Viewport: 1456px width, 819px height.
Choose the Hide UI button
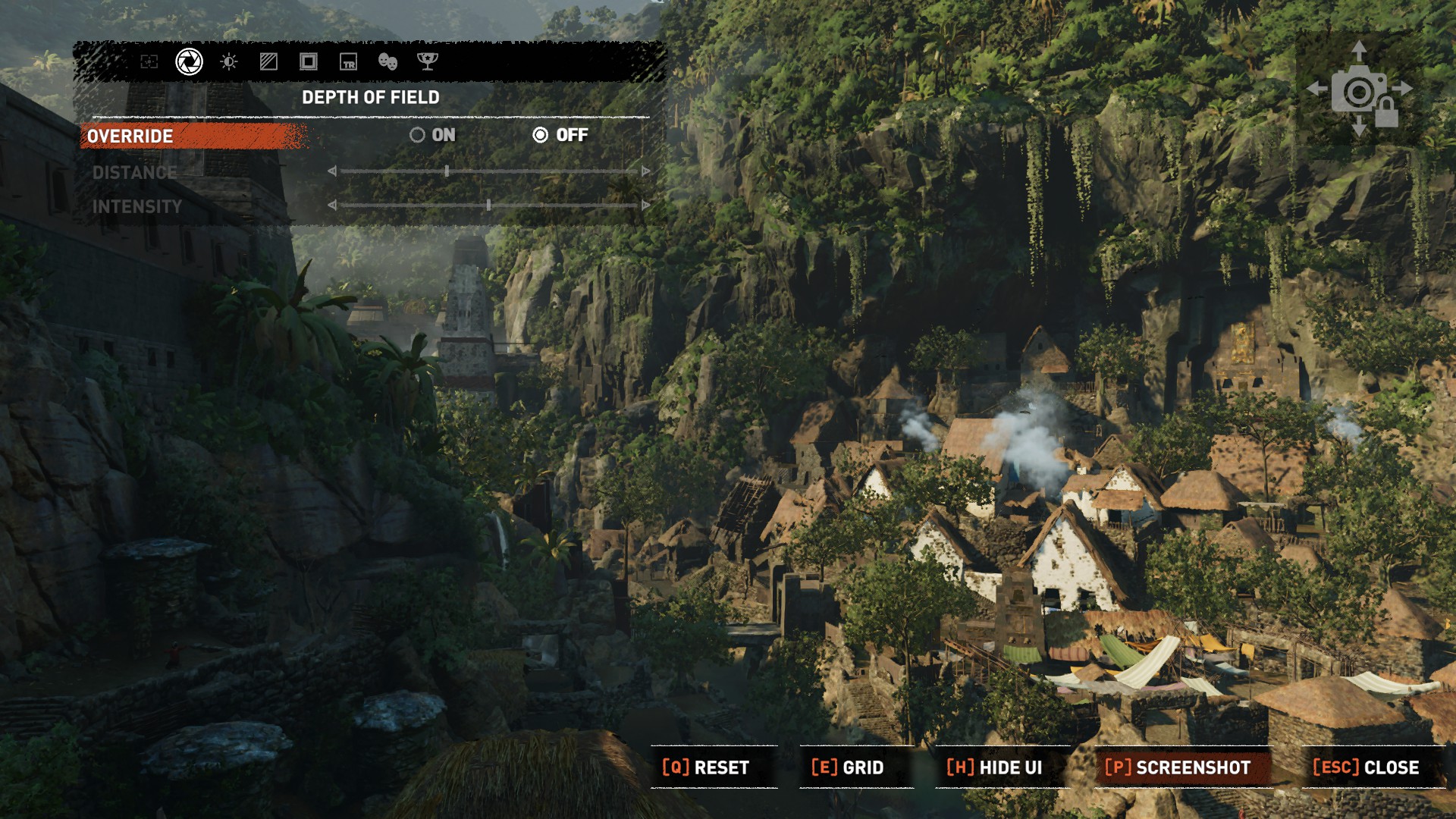click(994, 767)
